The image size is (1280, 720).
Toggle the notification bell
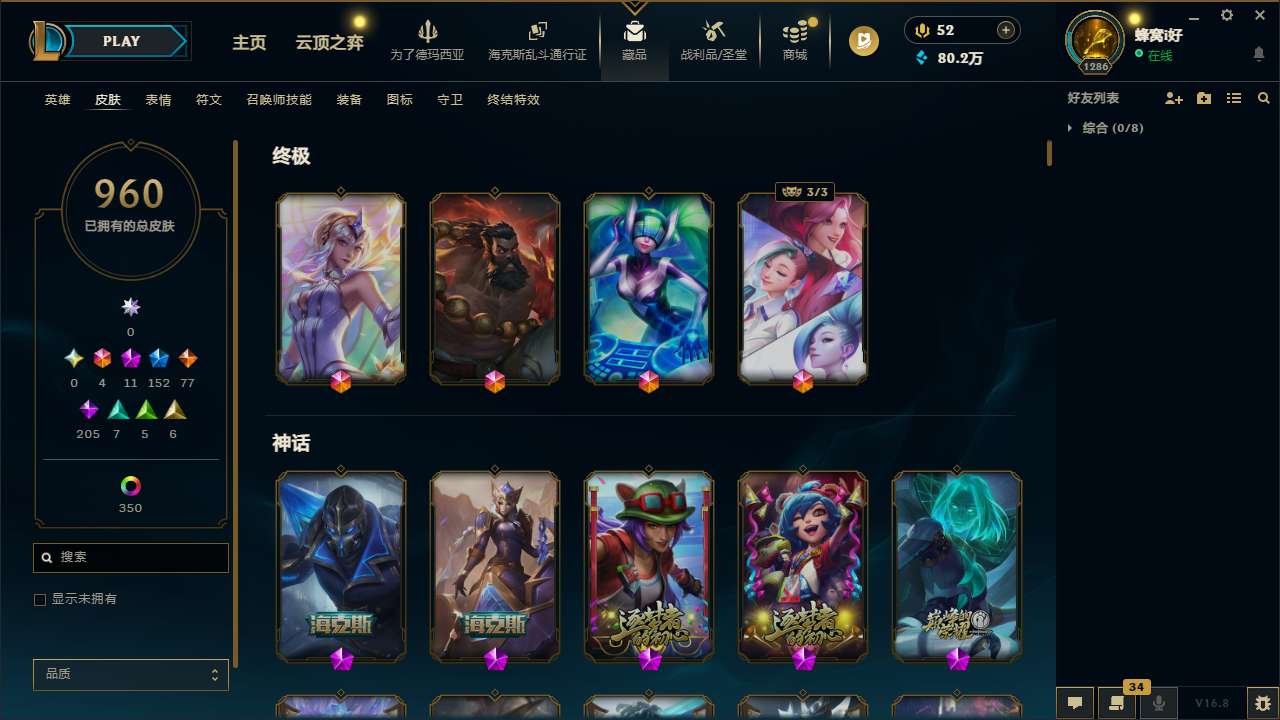[1258, 54]
